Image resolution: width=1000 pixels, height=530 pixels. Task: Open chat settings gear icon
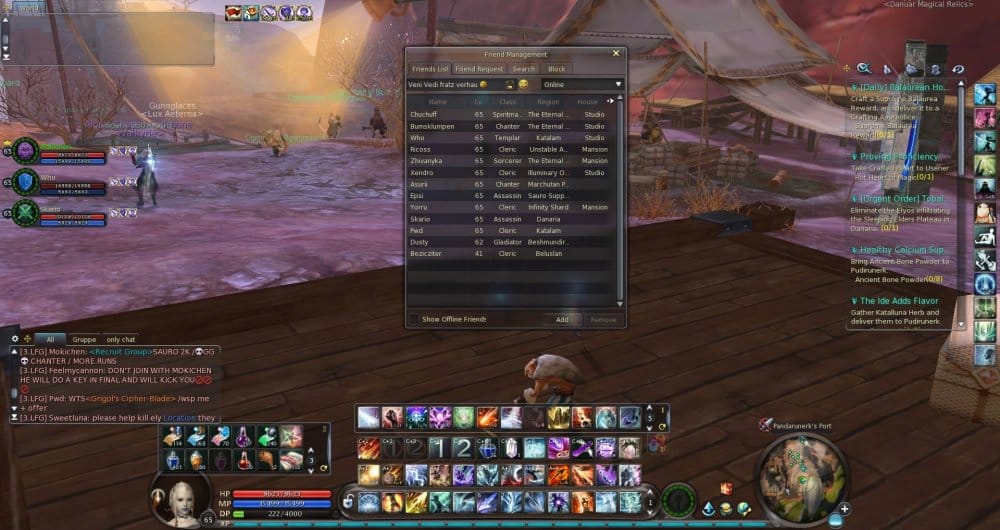pos(14,339)
